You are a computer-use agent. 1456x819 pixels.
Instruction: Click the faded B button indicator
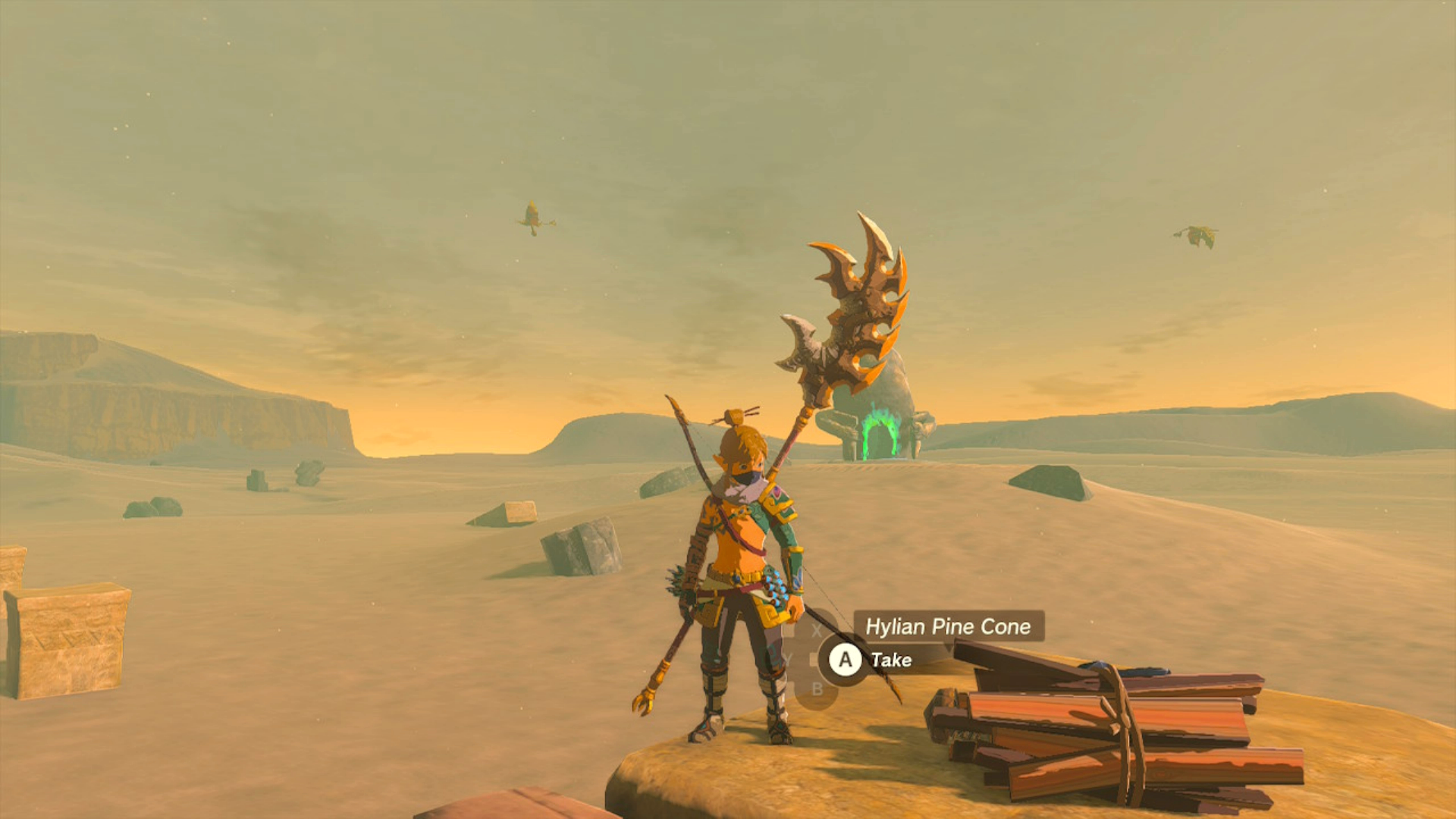(x=817, y=689)
